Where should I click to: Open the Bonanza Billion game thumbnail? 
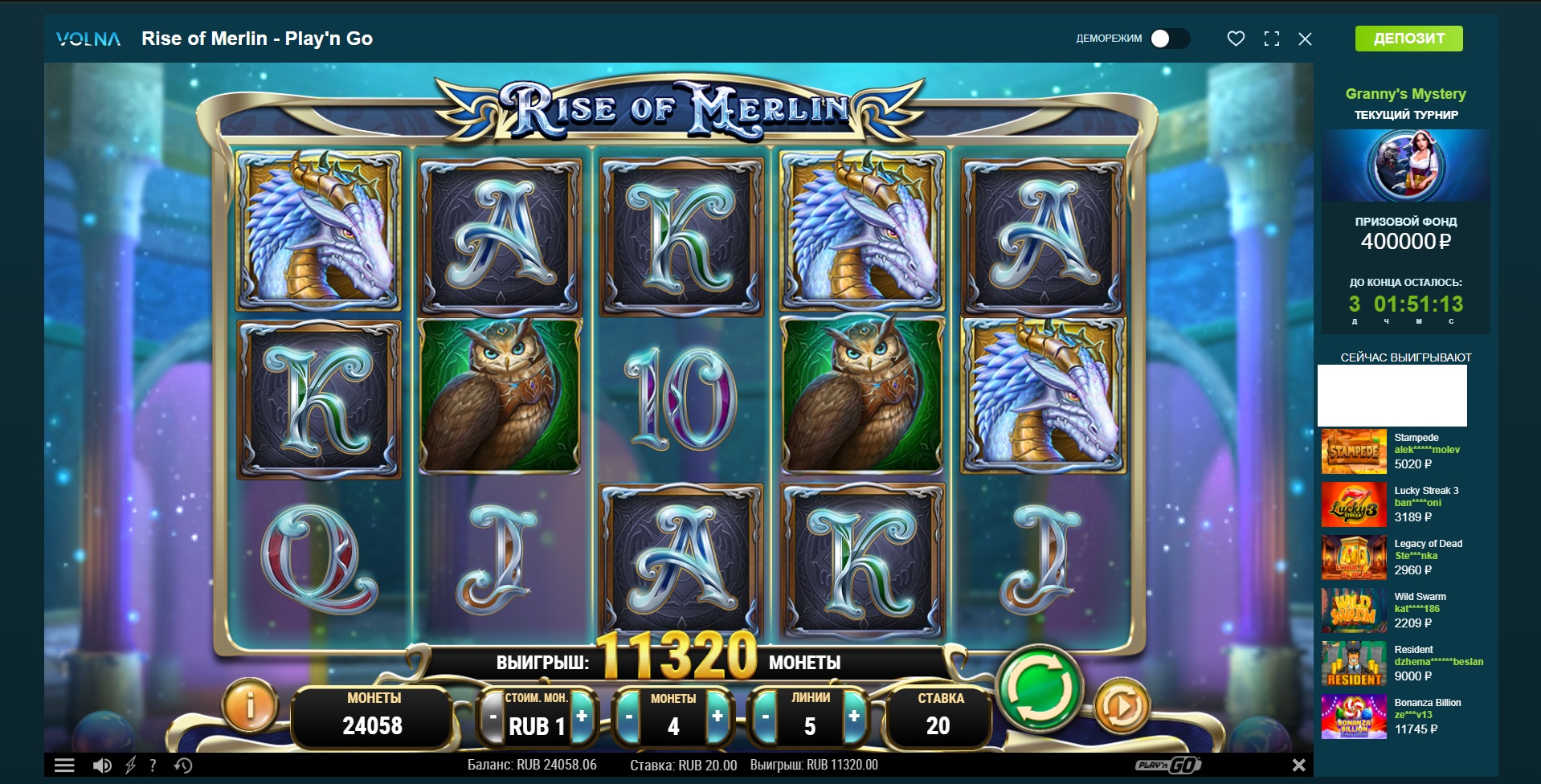[x=1354, y=717]
